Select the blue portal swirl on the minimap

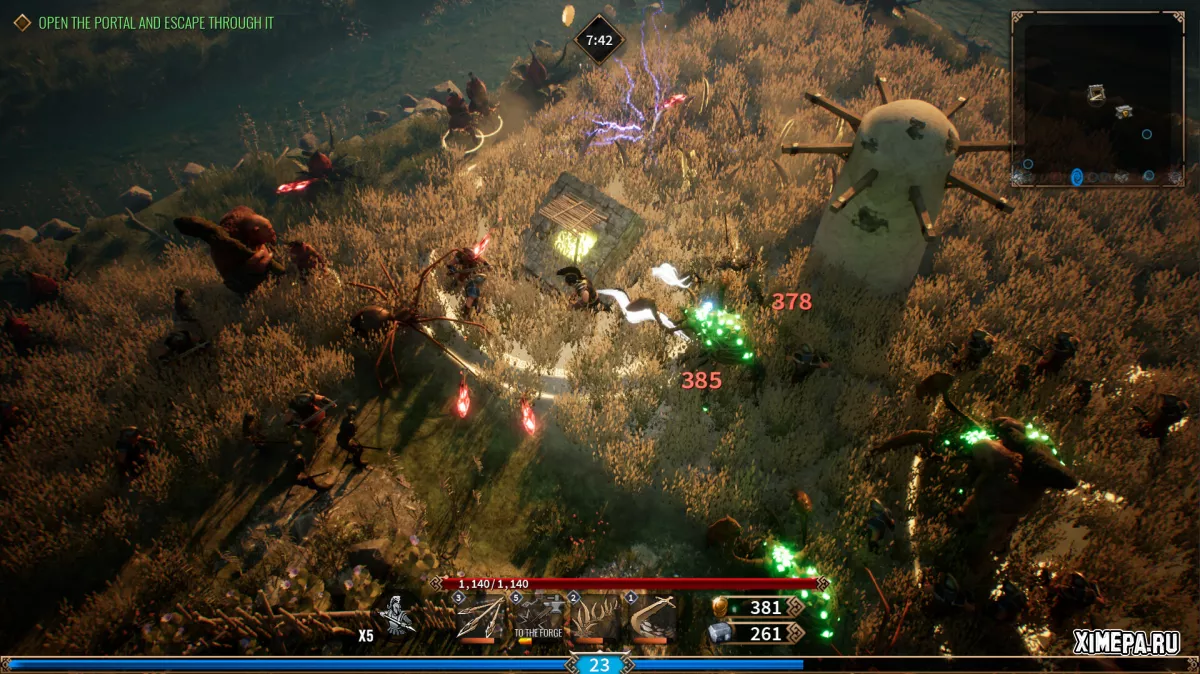tap(1077, 177)
